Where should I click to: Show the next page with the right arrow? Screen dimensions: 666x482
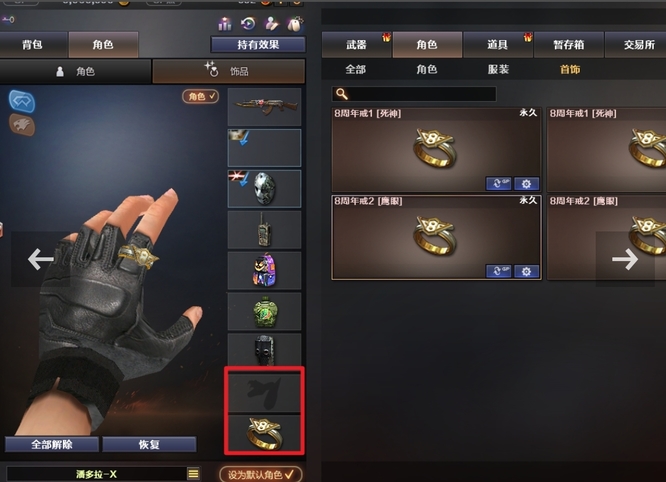tap(625, 259)
